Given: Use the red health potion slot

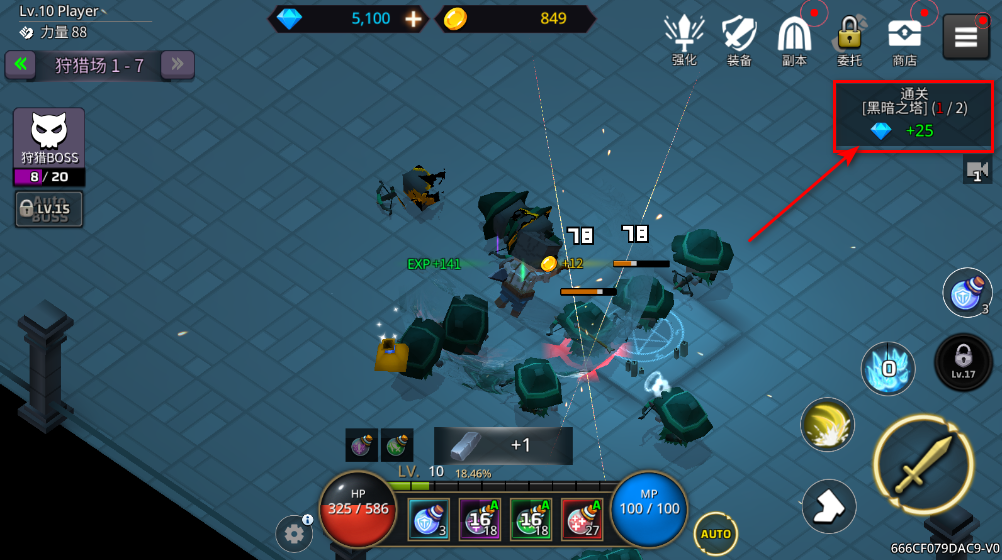Looking at the screenshot, I should coord(581,519).
